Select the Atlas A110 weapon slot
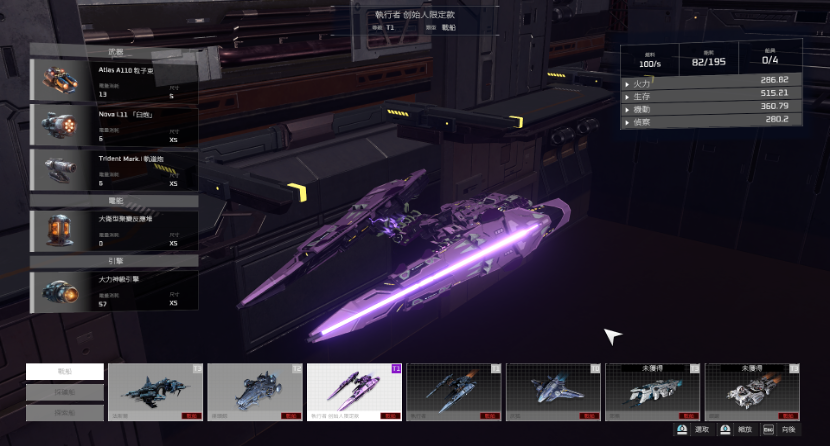 (x=114, y=79)
